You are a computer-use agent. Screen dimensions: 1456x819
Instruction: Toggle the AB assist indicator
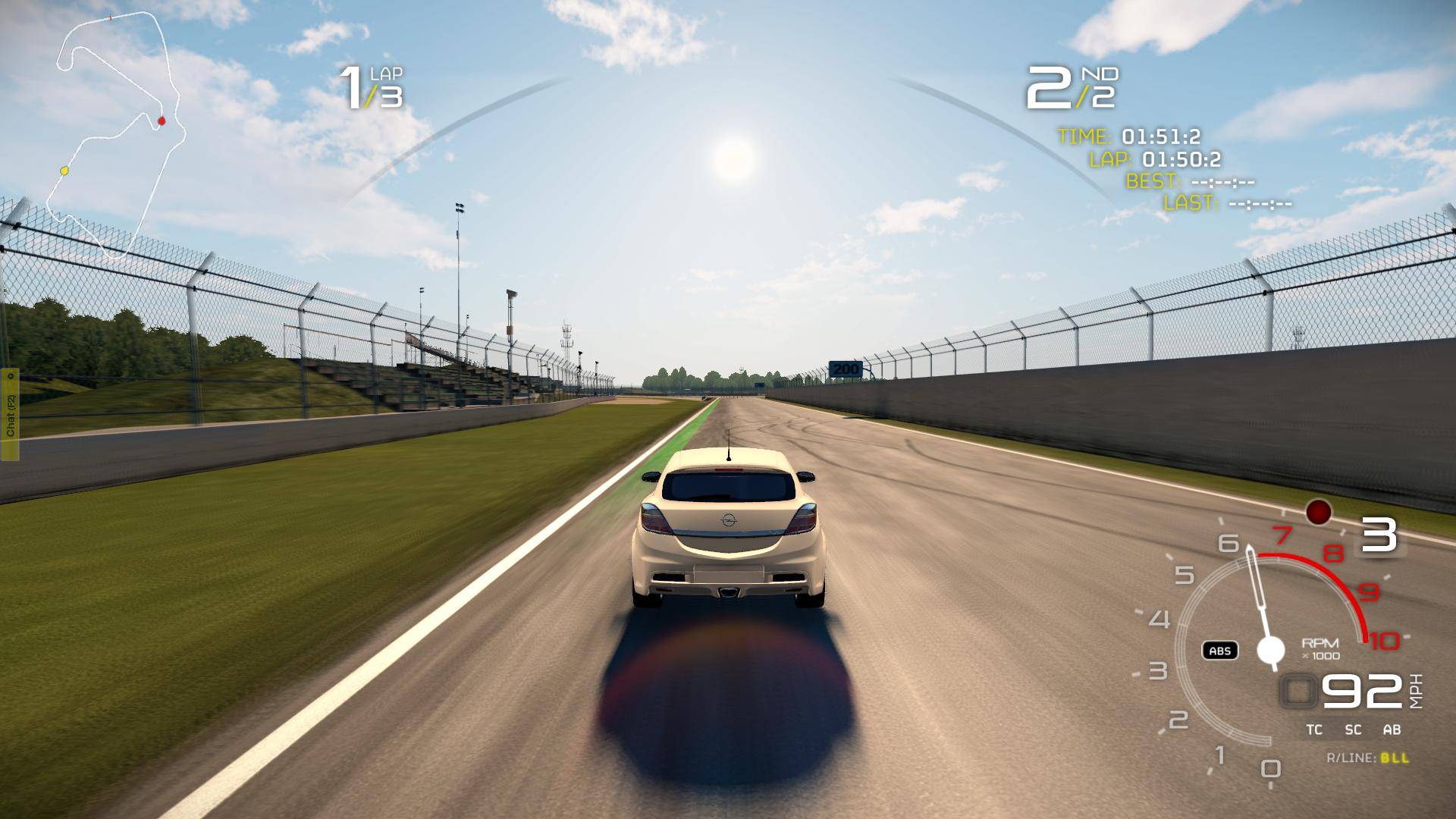pos(1392,730)
